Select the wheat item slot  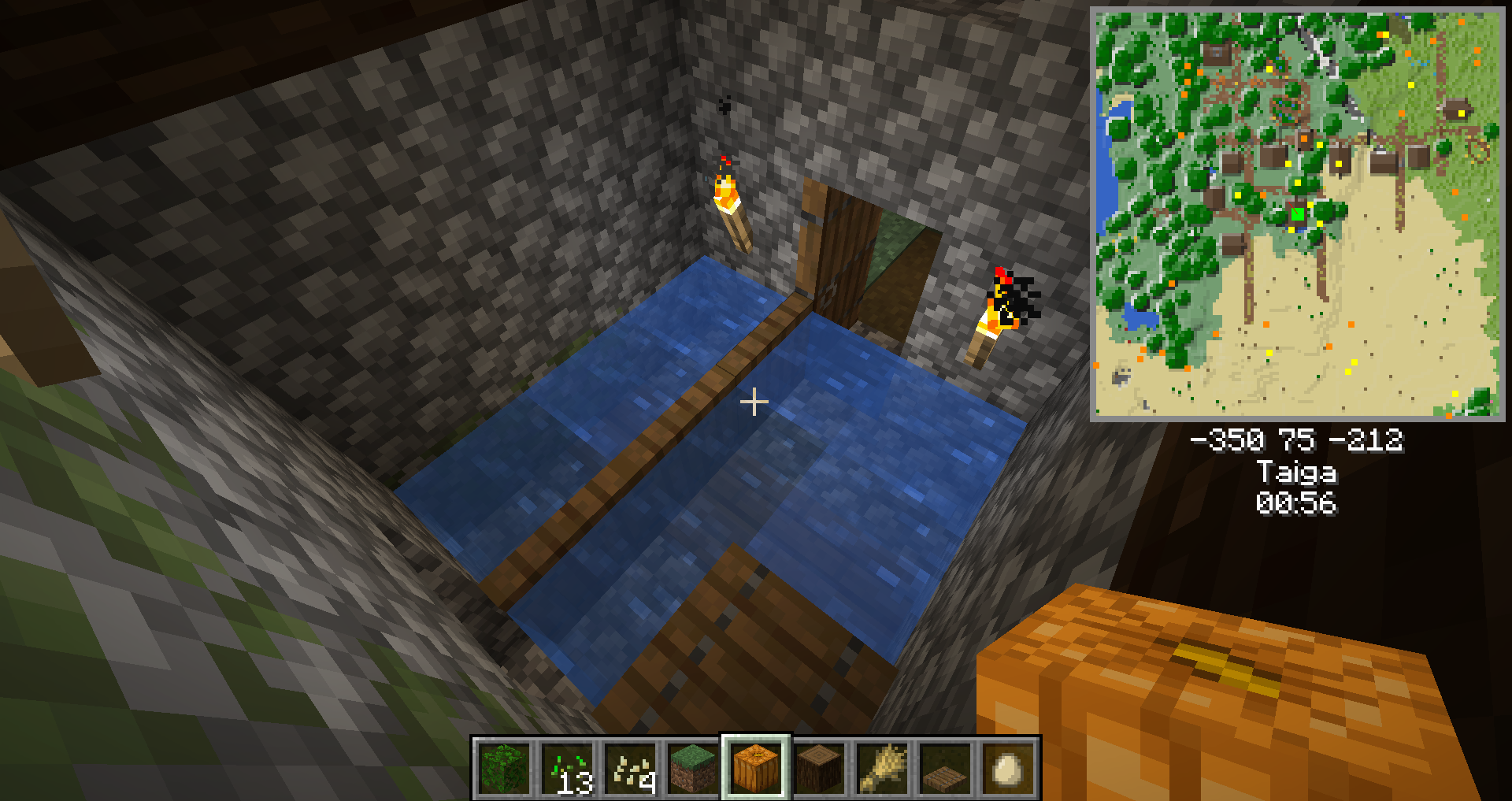click(882, 768)
